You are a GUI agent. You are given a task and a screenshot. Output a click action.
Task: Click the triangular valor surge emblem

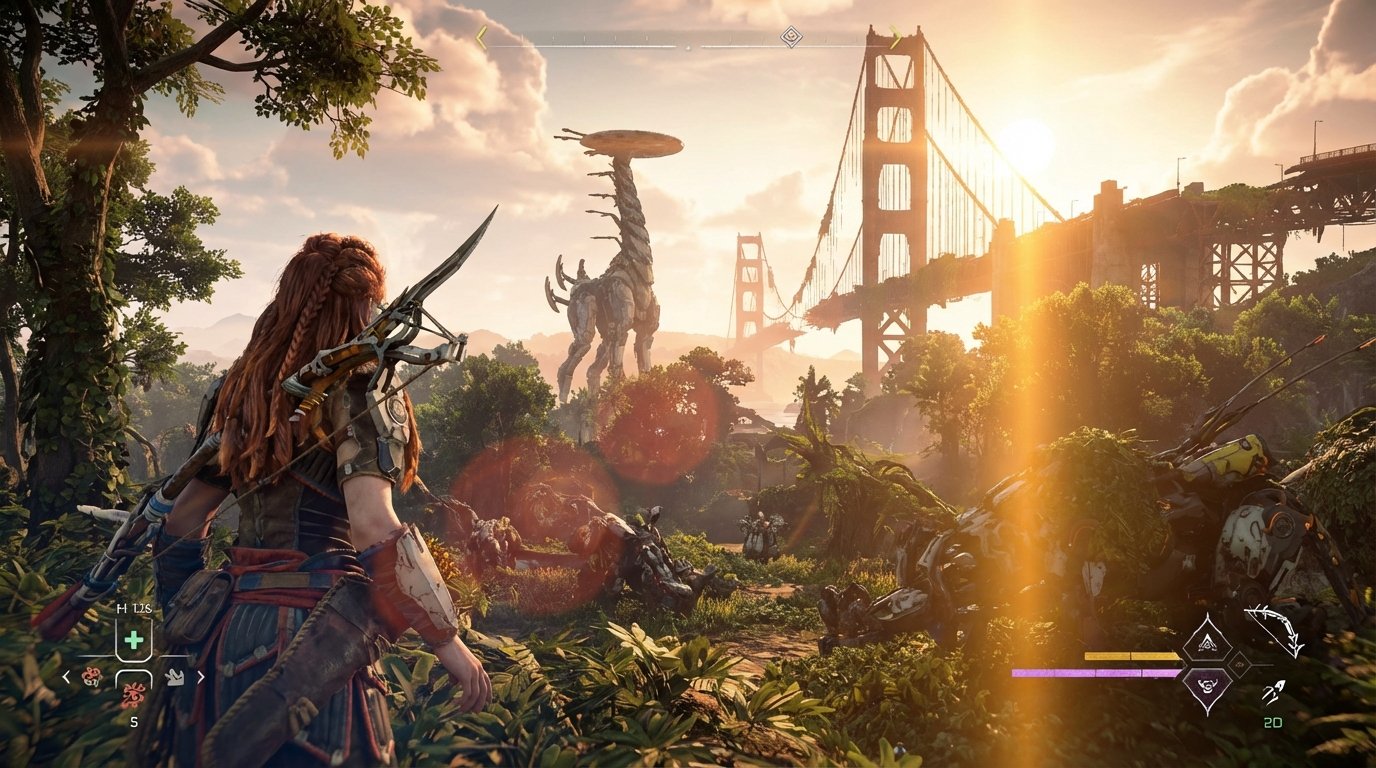click(x=1207, y=641)
